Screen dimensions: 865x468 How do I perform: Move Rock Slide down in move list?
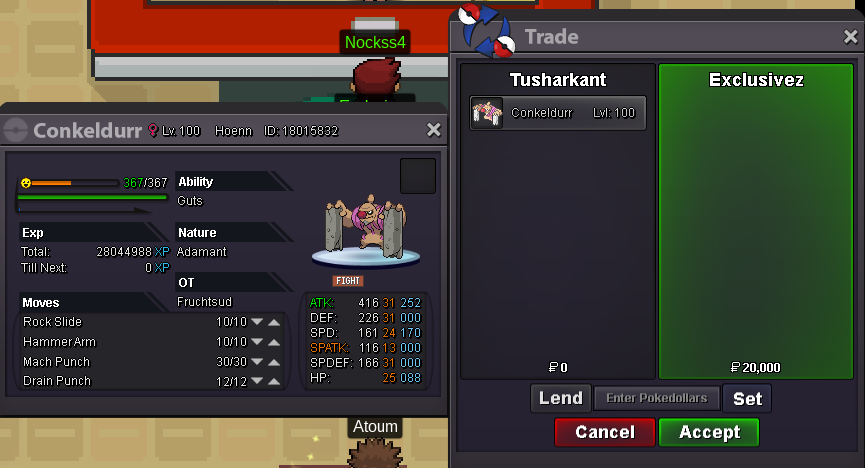256,323
